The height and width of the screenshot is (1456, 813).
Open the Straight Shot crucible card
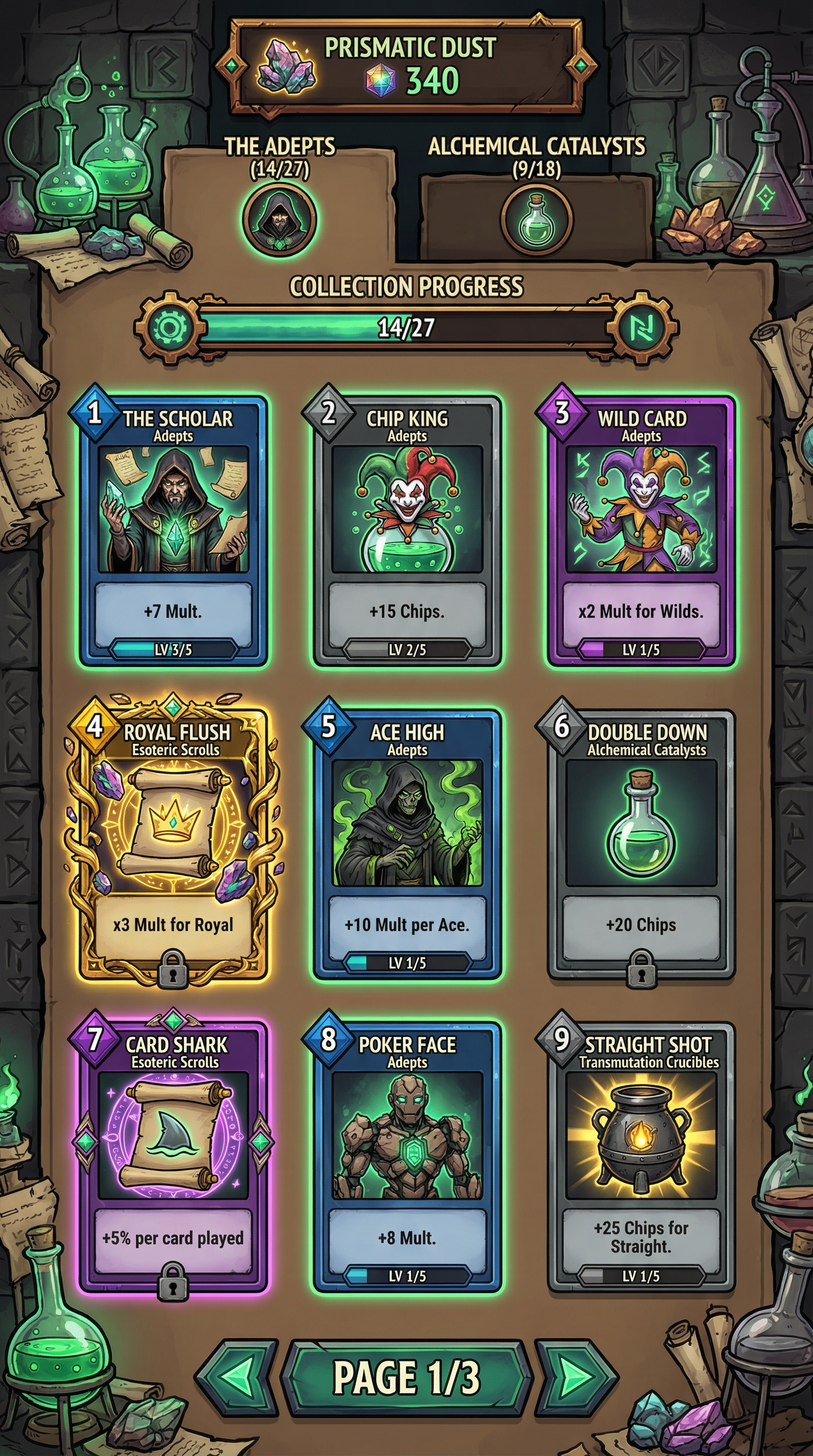(641, 1156)
